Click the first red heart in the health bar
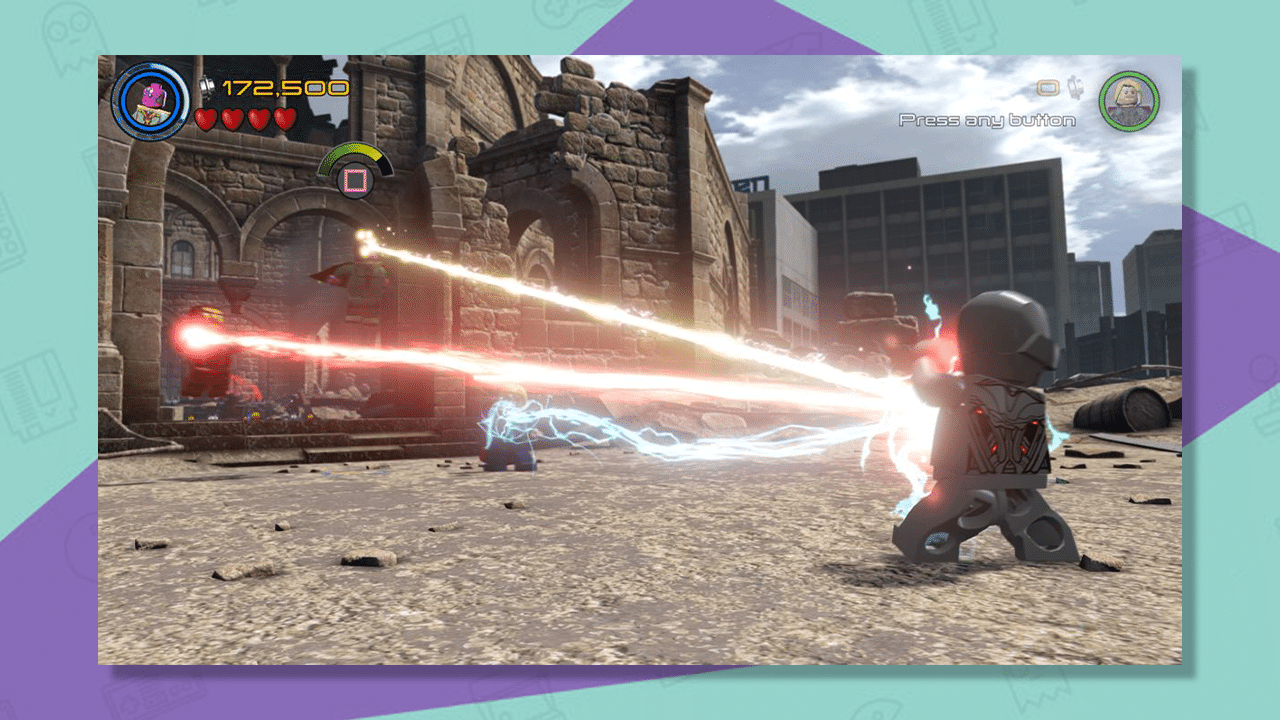Viewport: 1280px width, 720px height. [x=207, y=117]
